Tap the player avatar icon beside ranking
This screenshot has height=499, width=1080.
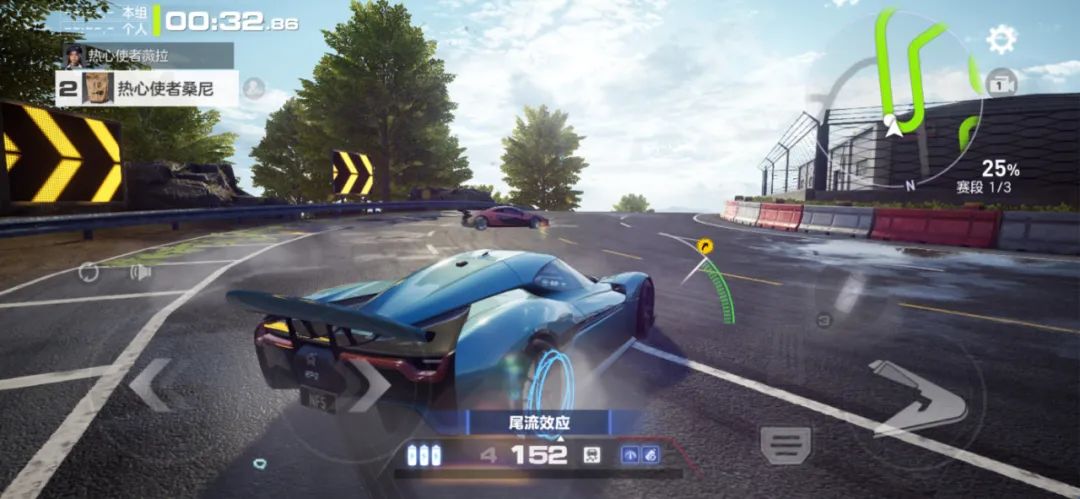click(x=254, y=87)
